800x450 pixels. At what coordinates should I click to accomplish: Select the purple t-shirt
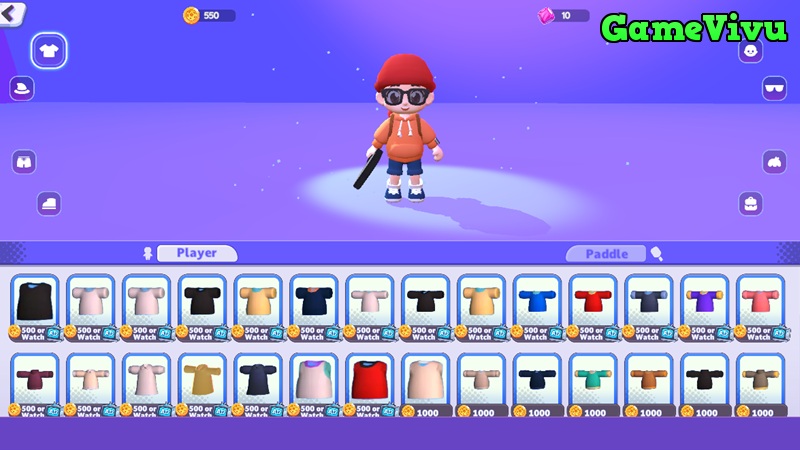[704, 300]
